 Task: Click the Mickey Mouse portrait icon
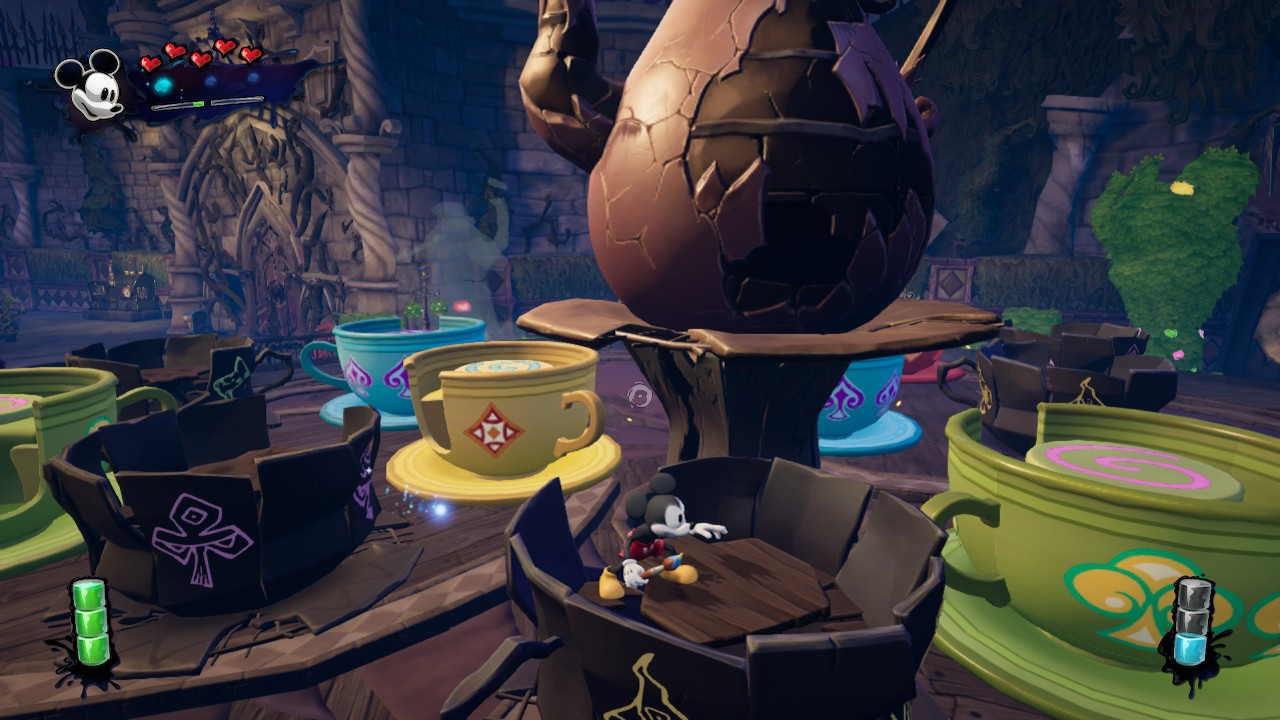[x=88, y=87]
